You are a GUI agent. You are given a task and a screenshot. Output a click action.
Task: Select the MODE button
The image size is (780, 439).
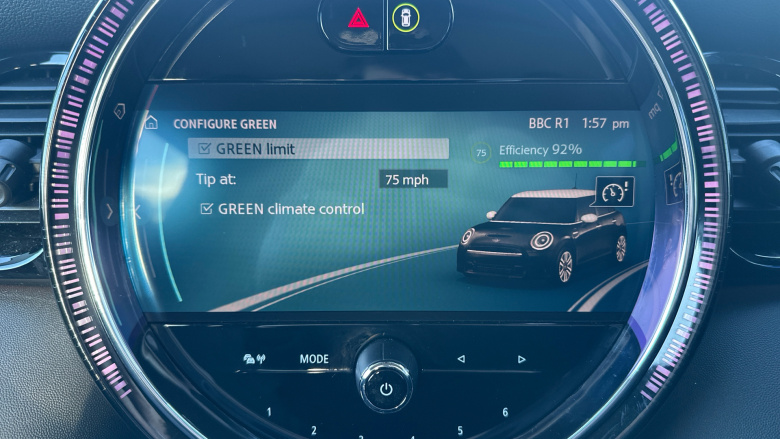[314, 359]
